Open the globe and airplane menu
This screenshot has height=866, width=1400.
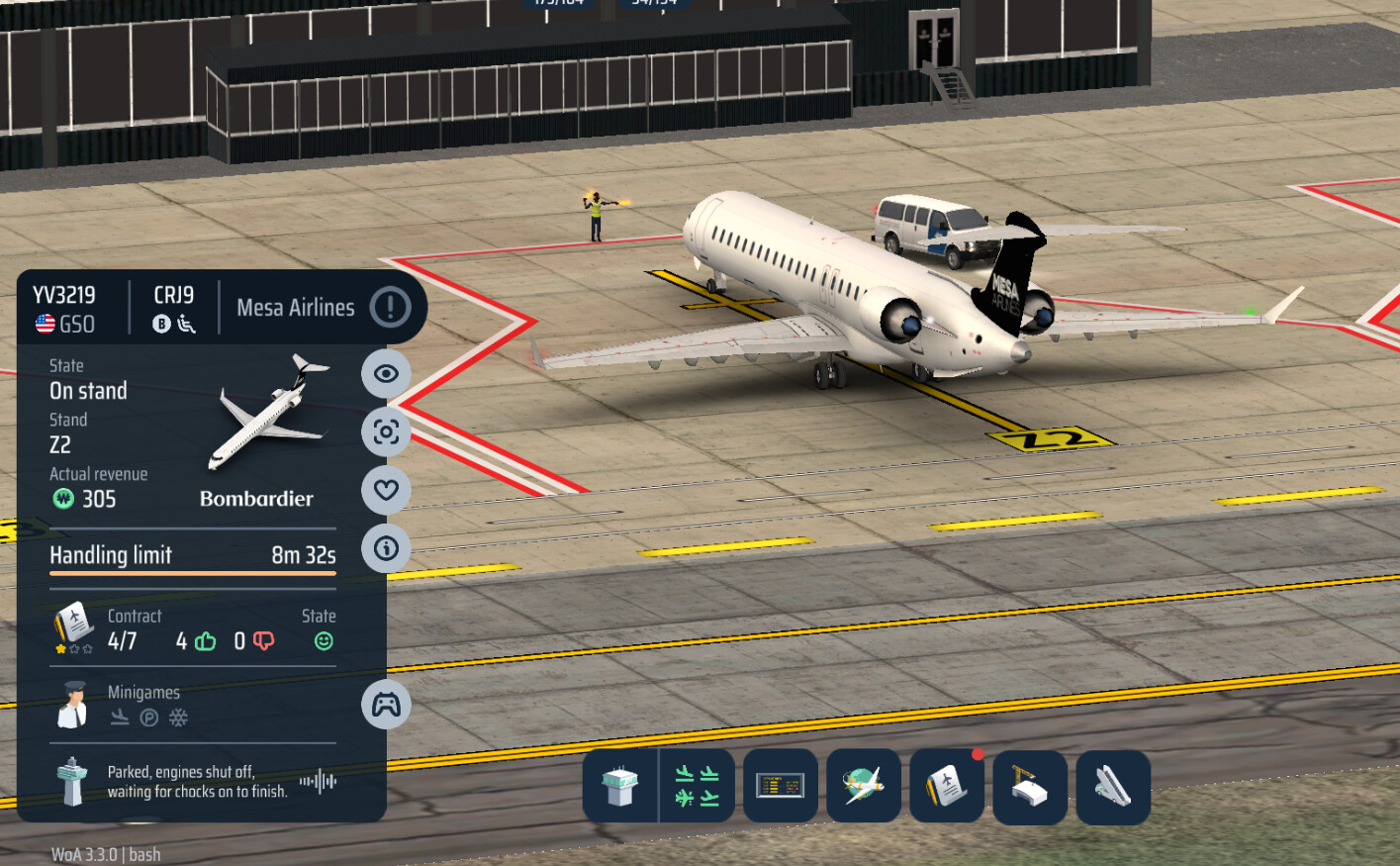tap(864, 787)
